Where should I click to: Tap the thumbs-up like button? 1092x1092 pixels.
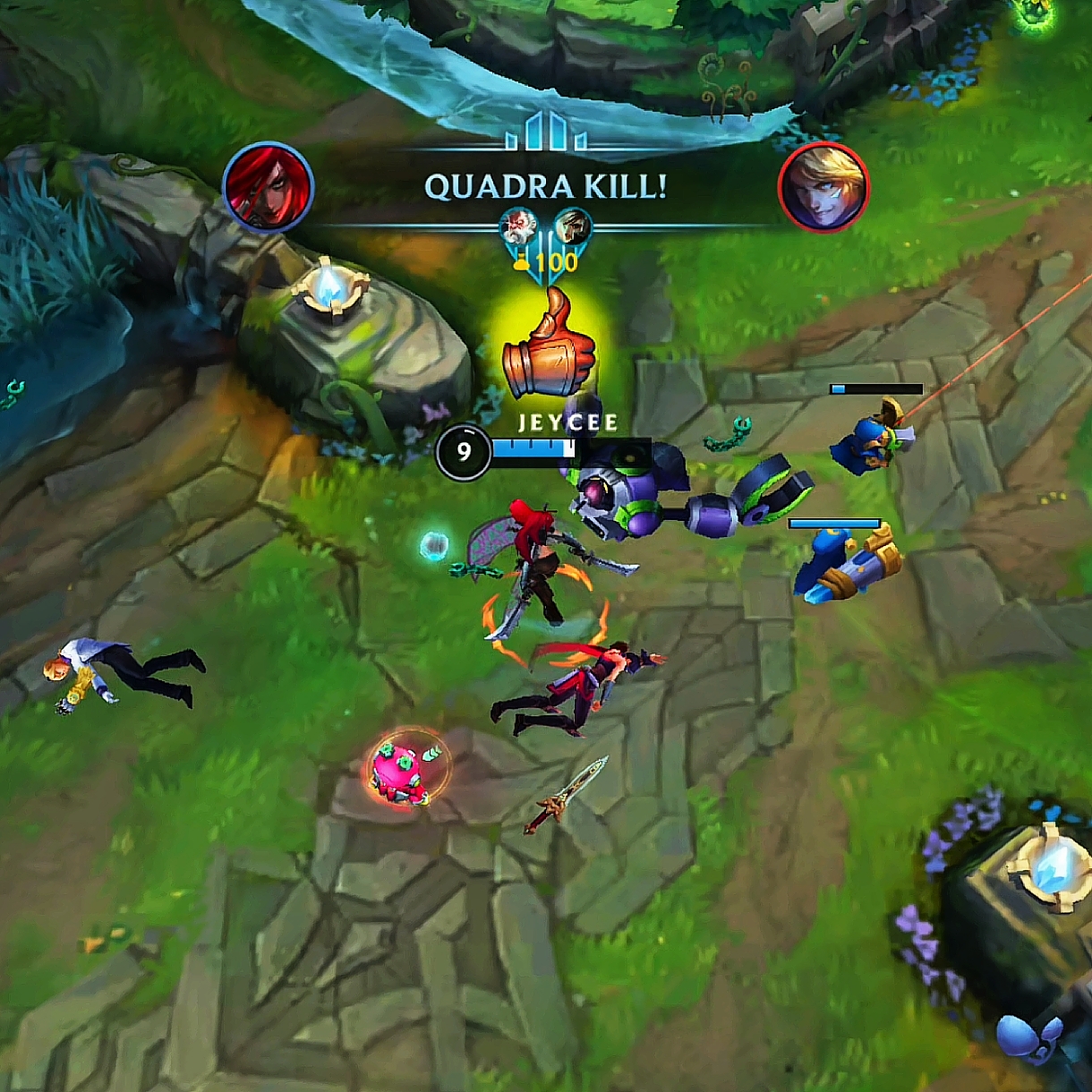click(548, 346)
